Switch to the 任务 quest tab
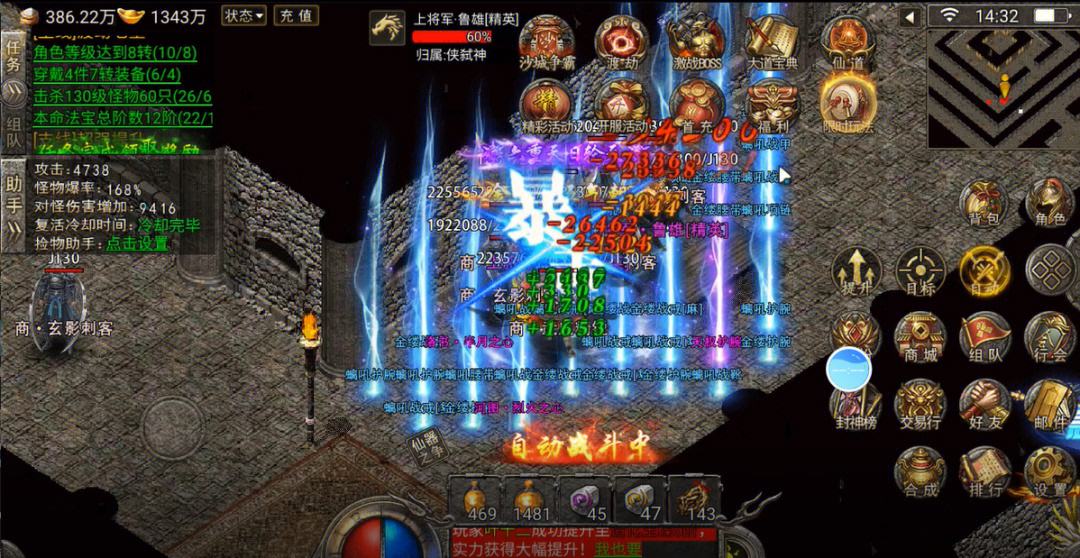 (14, 55)
